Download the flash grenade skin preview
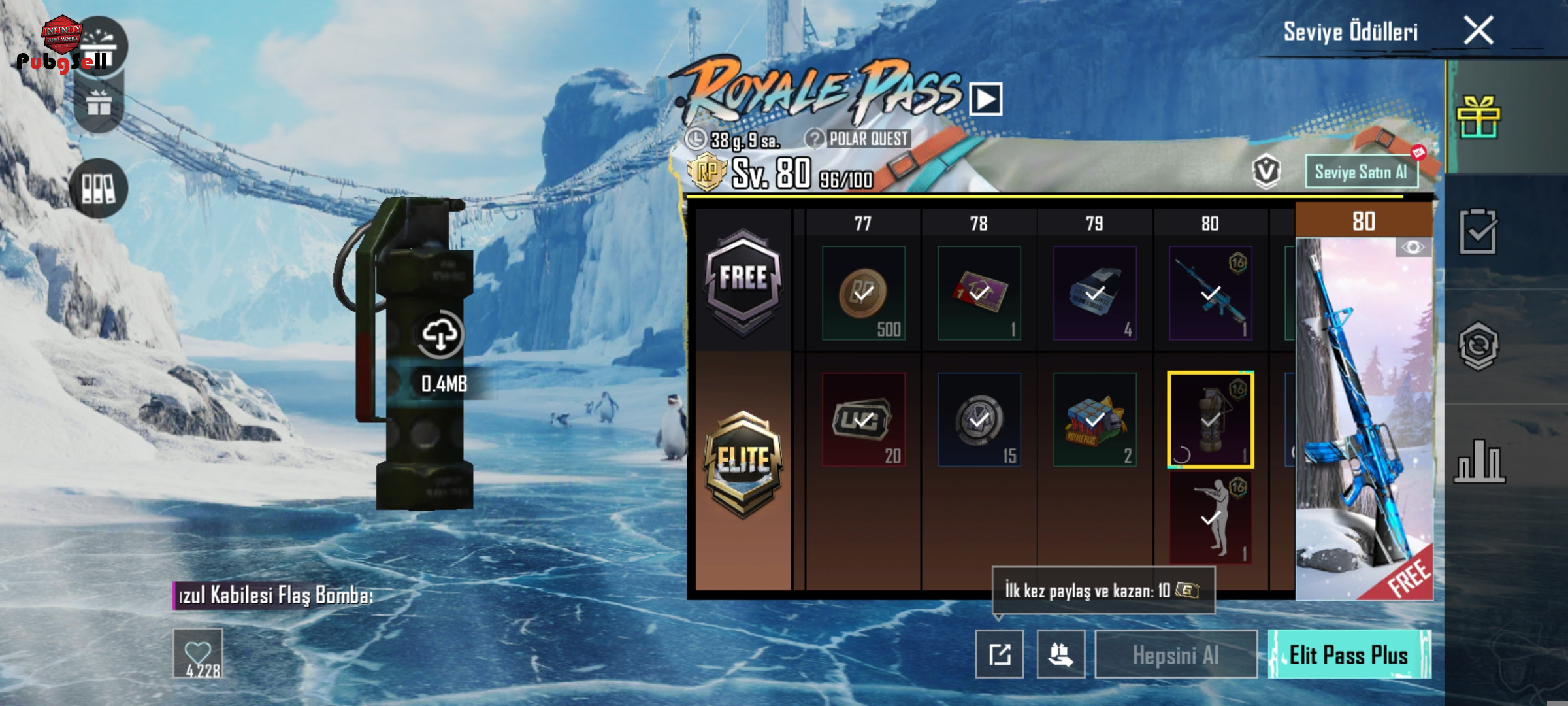This screenshot has width=1568, height=706. (440, 335)
